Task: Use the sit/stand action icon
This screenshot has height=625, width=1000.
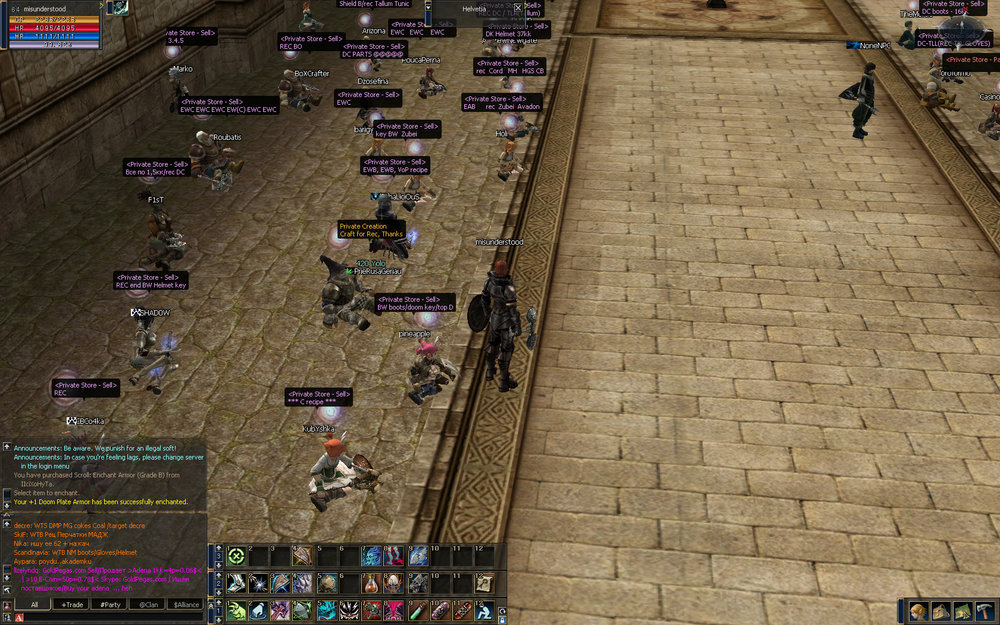Action: (x=484, y=610)
